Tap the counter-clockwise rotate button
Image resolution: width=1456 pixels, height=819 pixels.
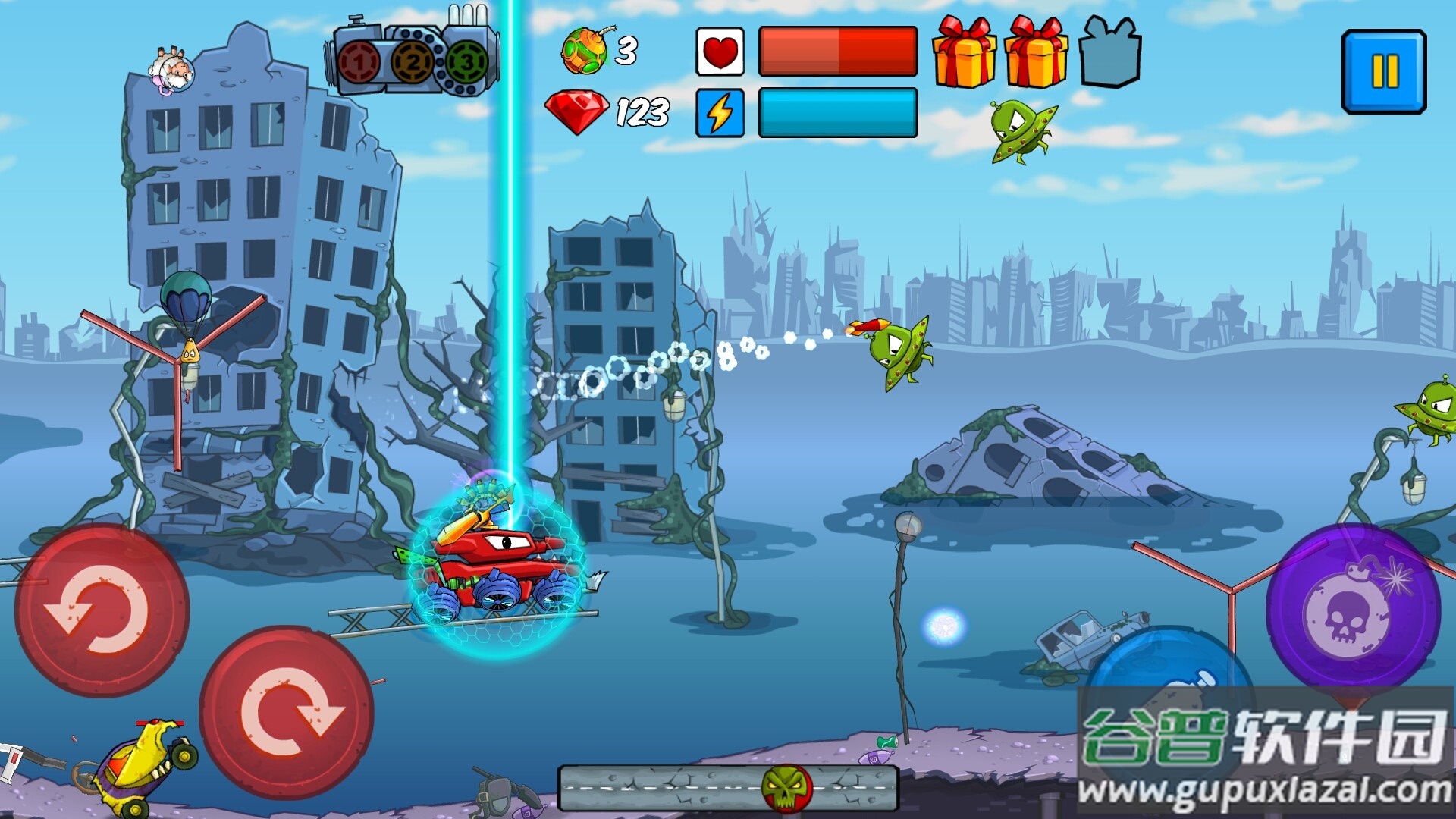pos(102,610)
